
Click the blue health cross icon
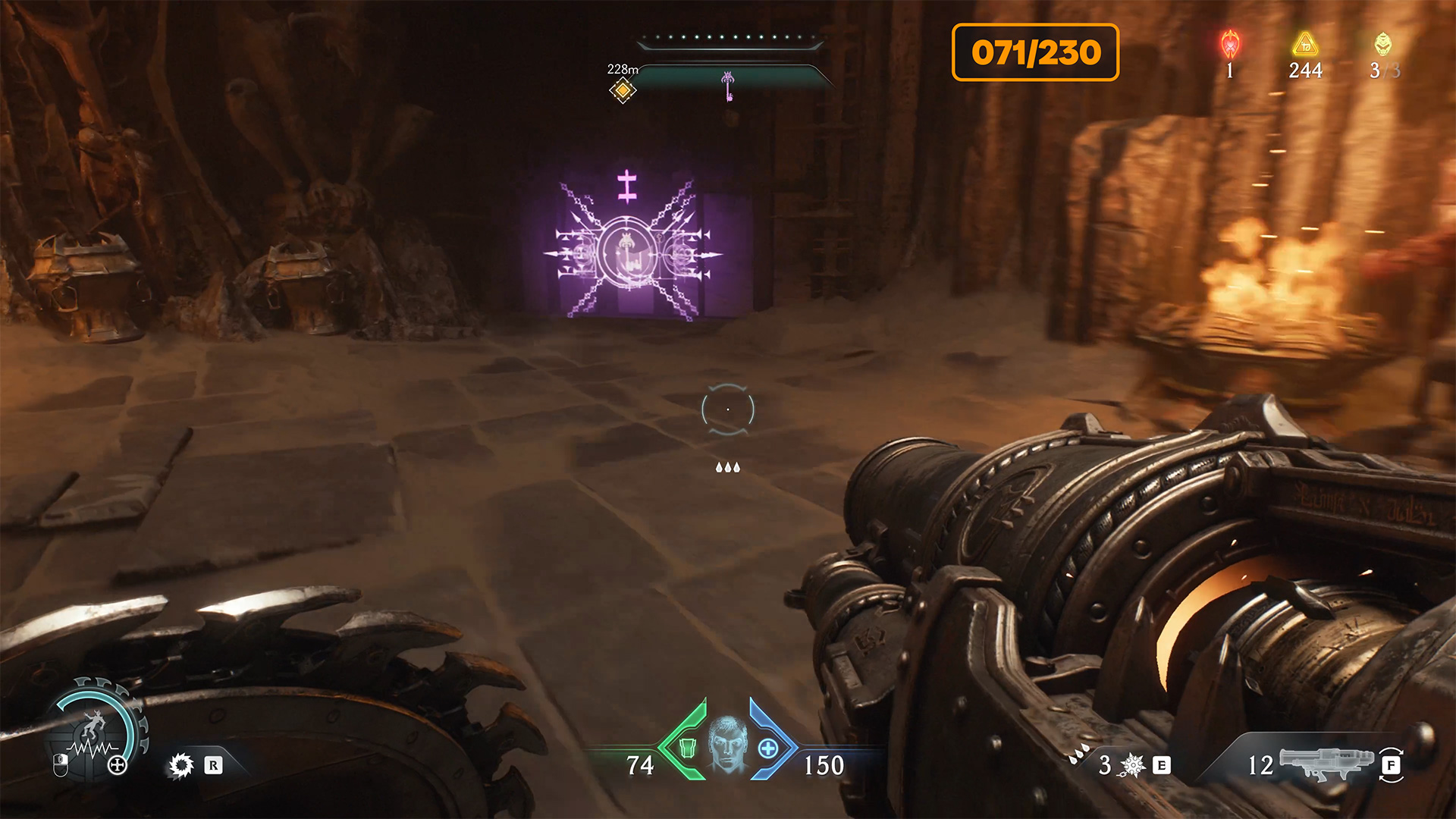[768, 748]
